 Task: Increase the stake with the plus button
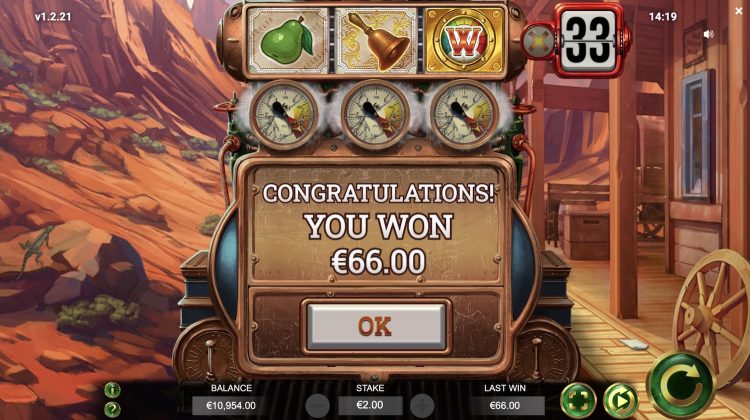coord(422,405)
